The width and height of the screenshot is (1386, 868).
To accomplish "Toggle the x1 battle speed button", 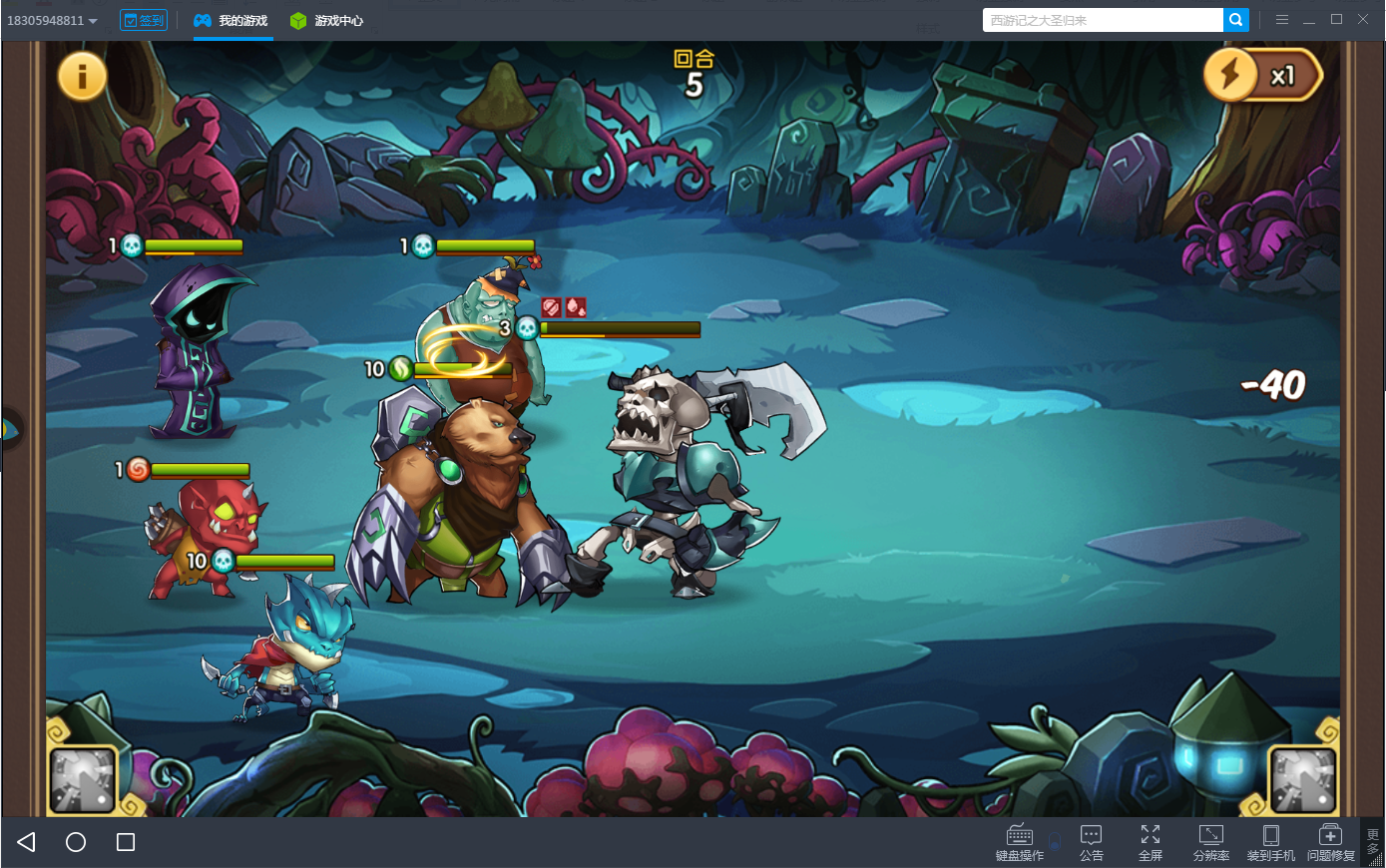I will pos(1263,76).
